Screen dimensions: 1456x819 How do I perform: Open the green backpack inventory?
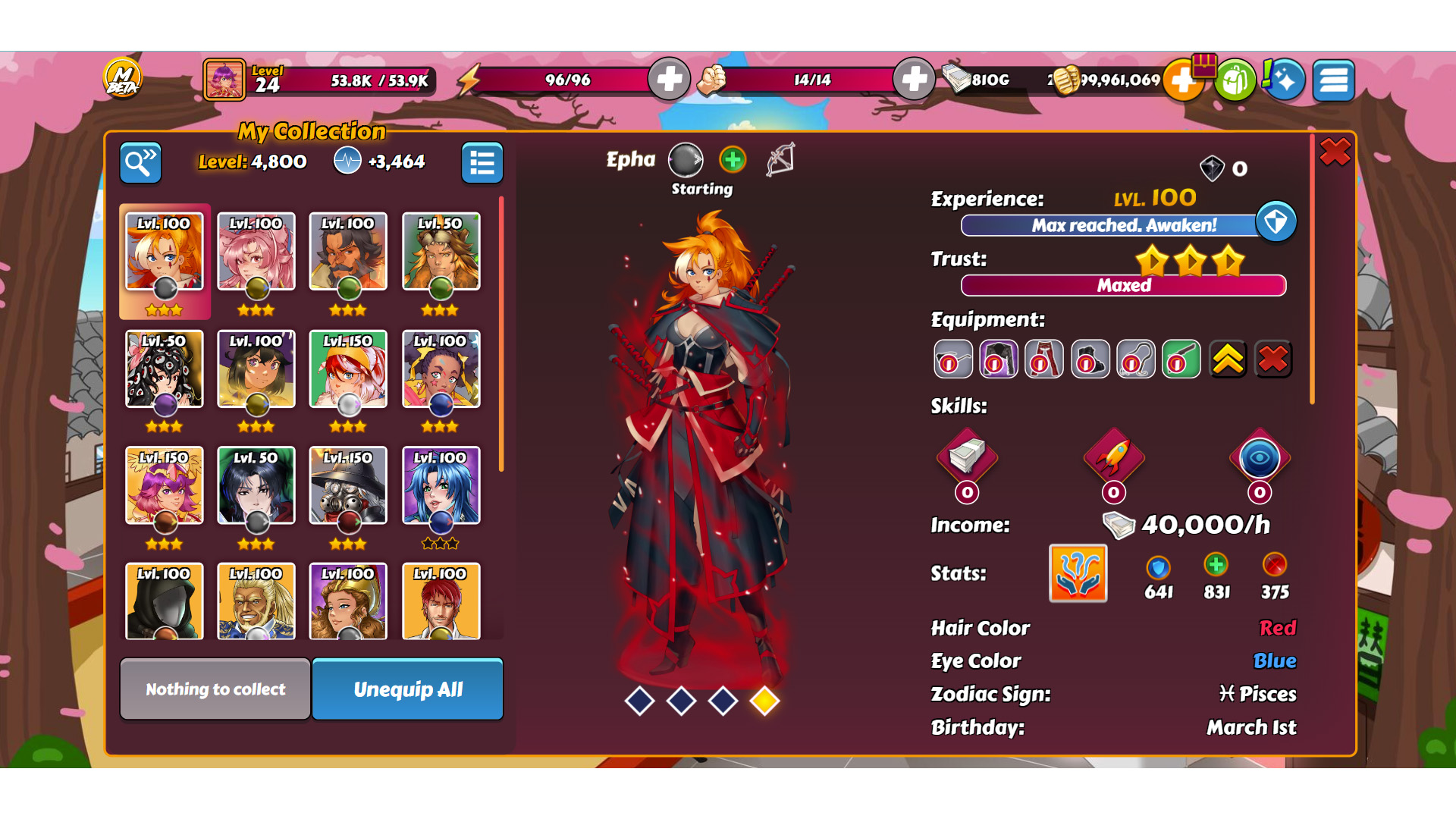point(1235,80)
